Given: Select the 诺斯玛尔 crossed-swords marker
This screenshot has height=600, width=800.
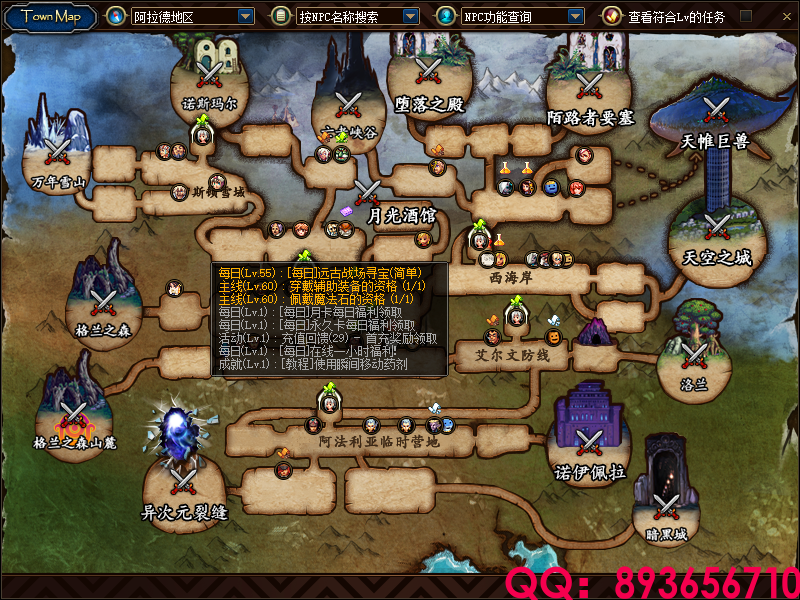Looking at the screenshot, I should pyautogui.click(x=209, y=73).
